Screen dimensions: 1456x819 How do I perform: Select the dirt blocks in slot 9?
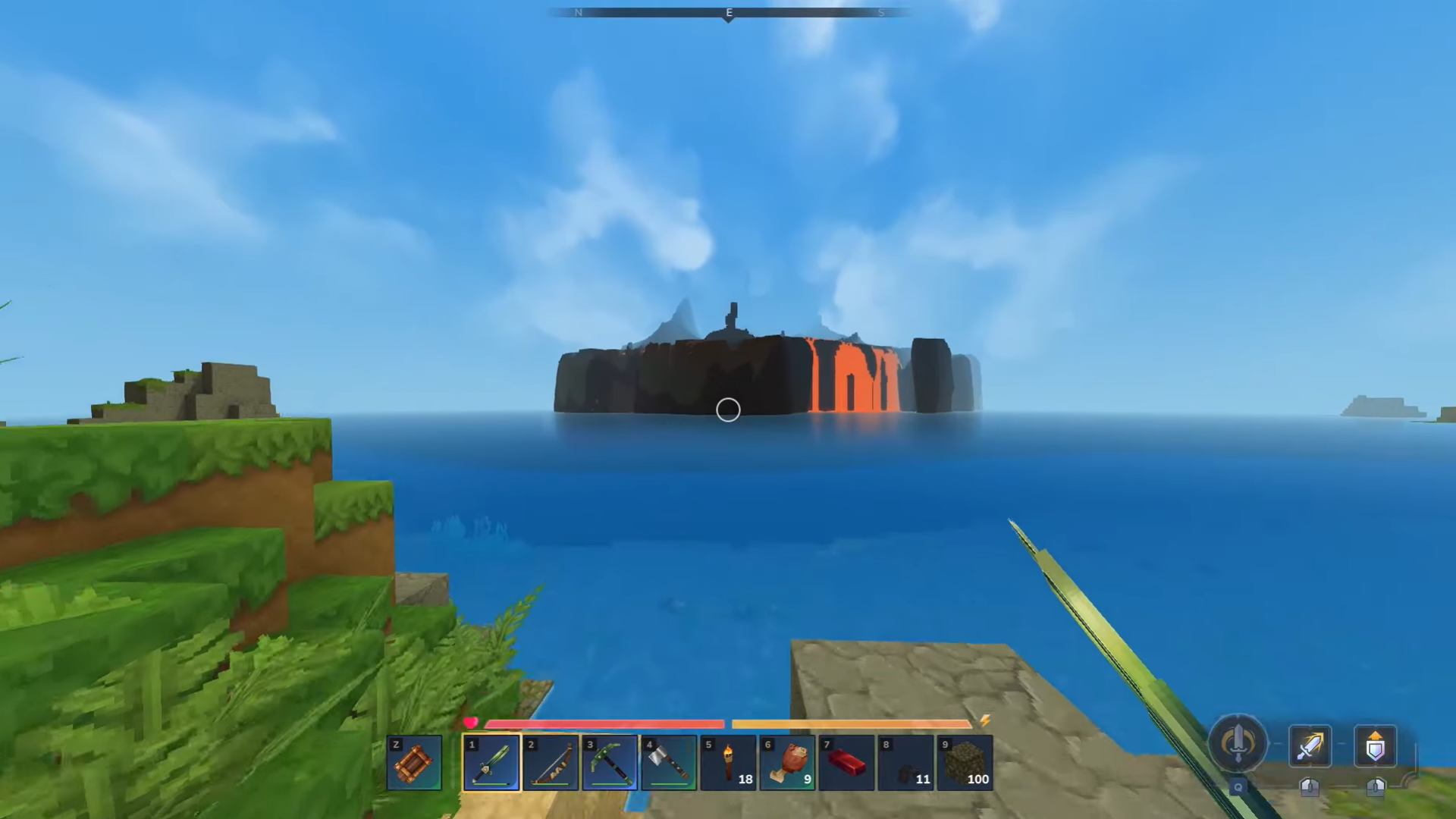965,762
